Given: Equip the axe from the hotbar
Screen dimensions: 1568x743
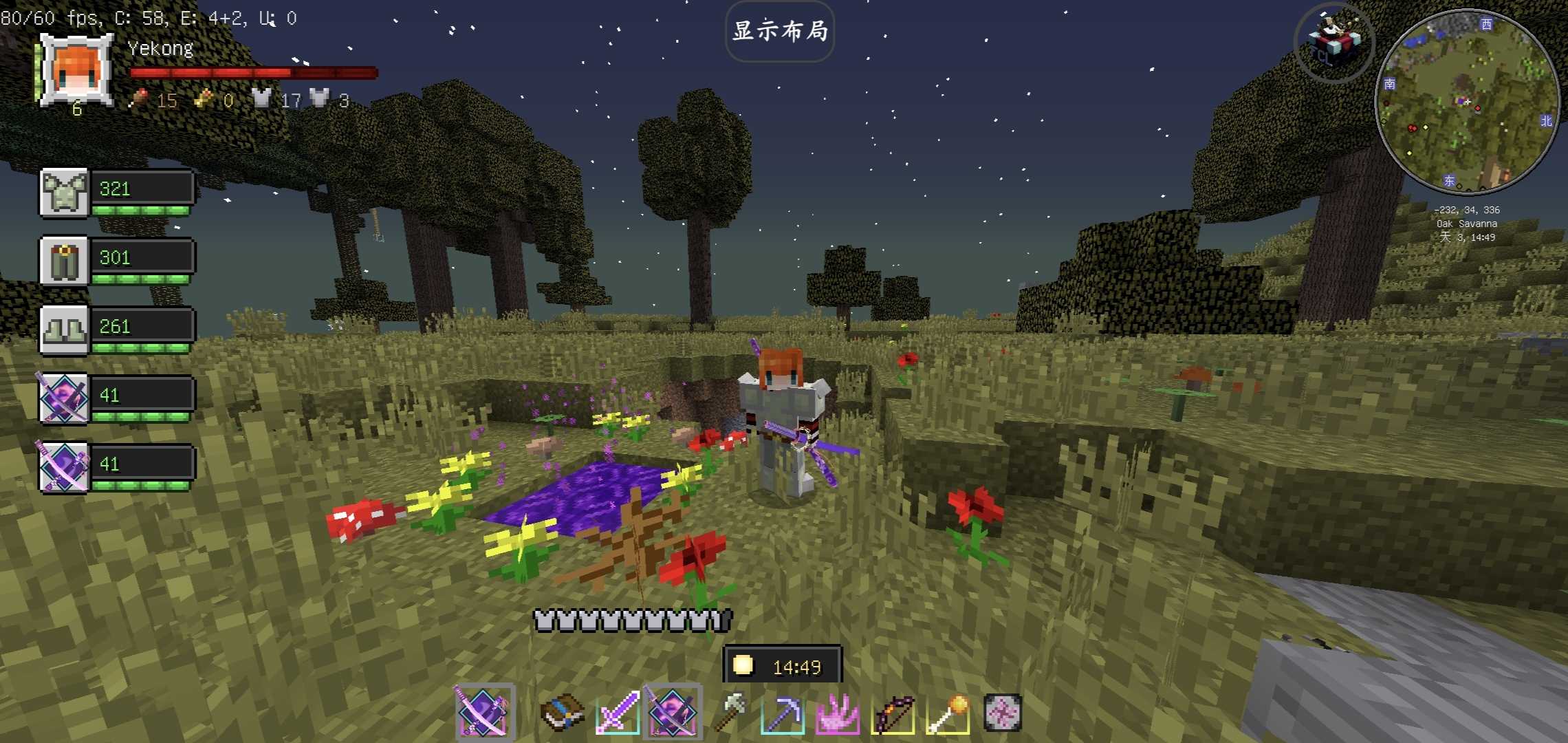Looking at the screenshot, I should point(729,713).
